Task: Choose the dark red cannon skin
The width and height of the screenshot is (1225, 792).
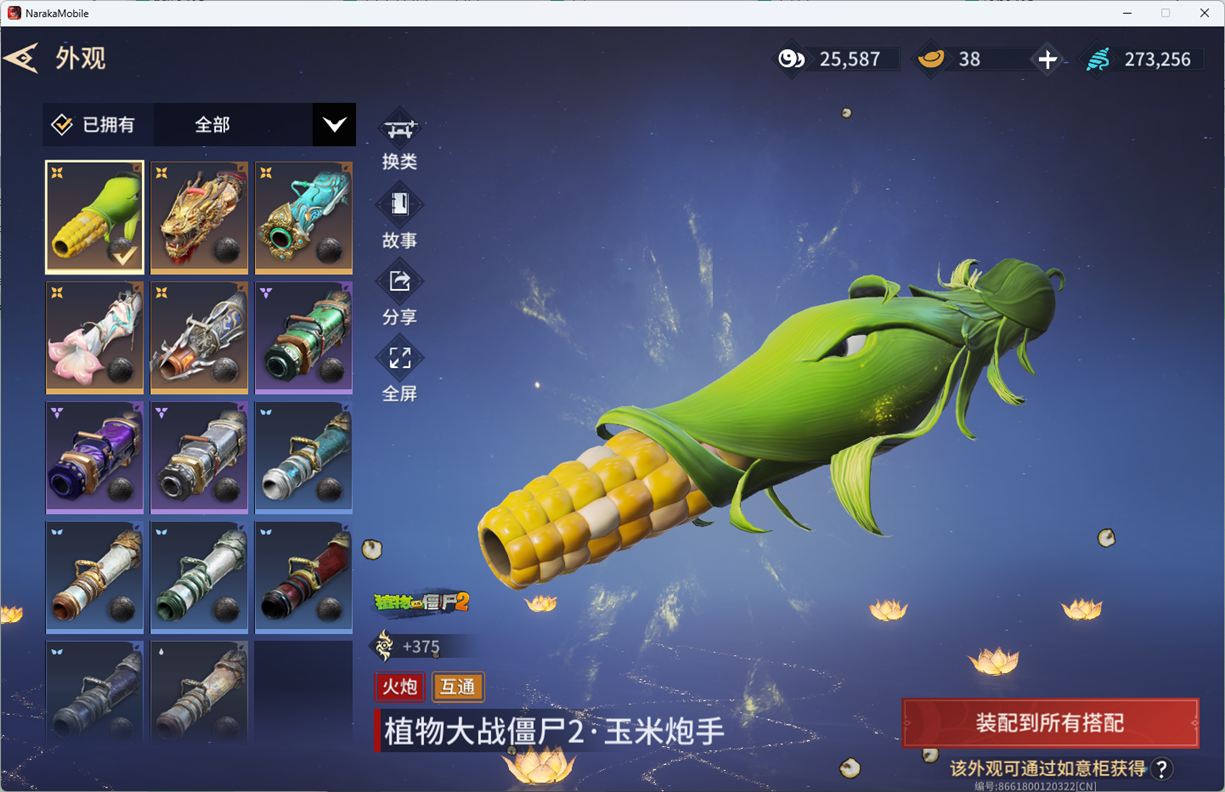Action: [x=303, y=577]
